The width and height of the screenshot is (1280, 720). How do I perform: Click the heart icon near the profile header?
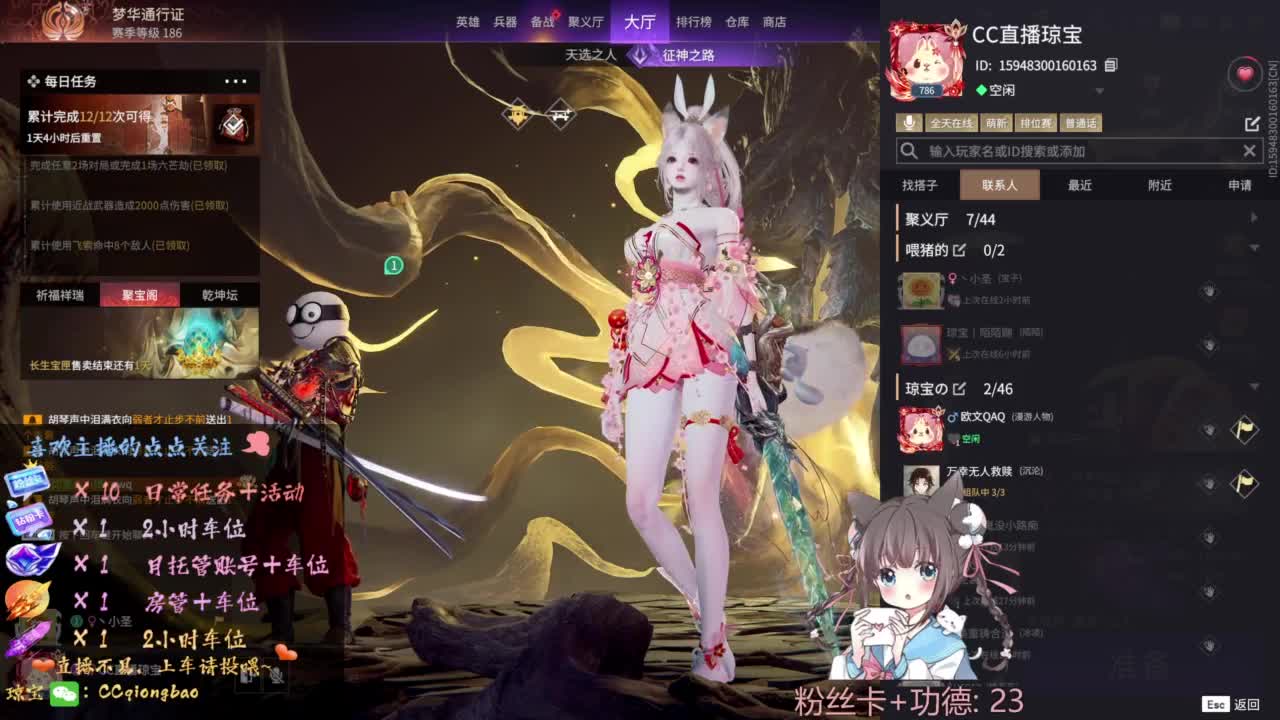tap(1243, 73)
